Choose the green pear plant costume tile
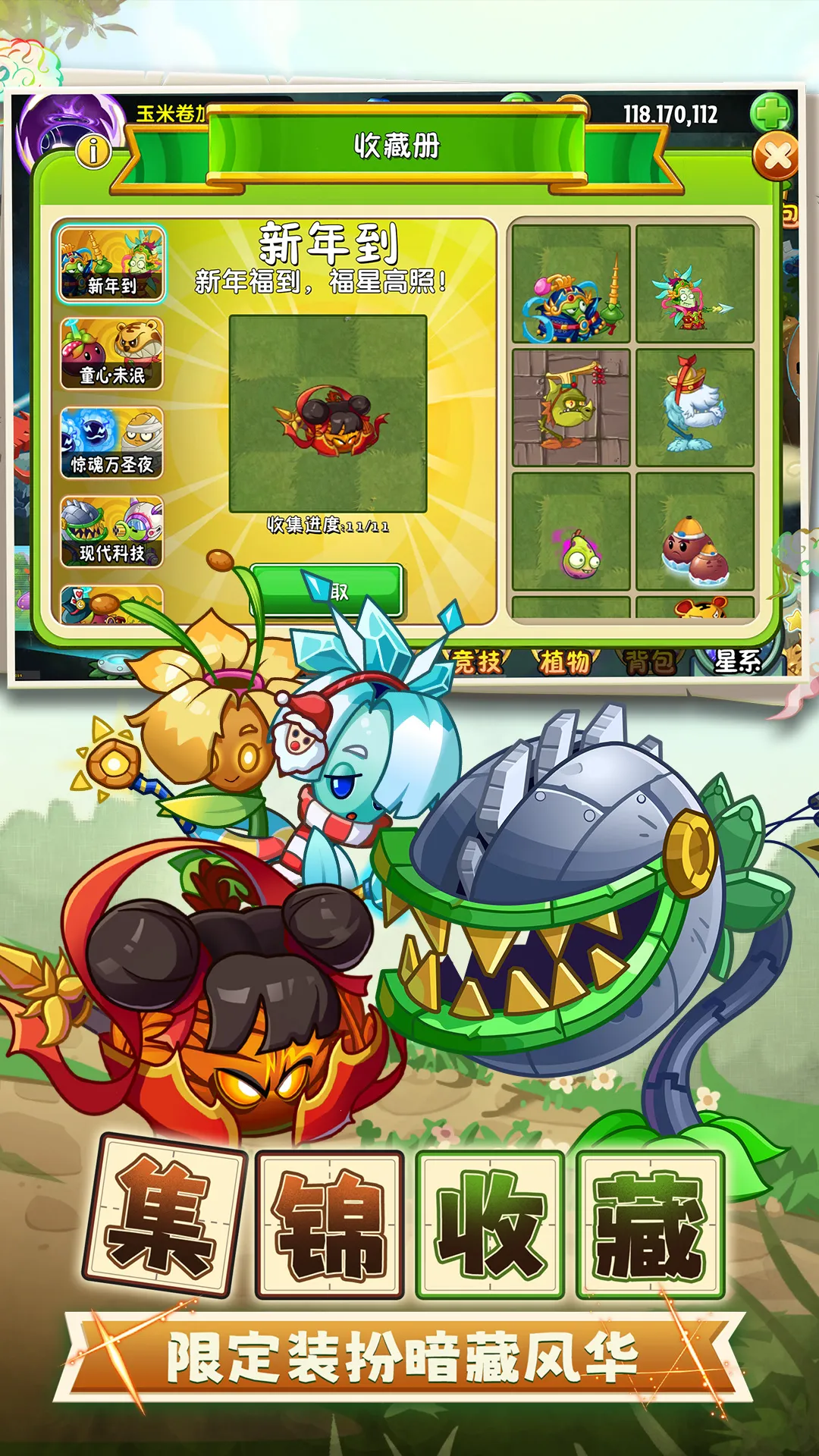The height and width of the screenshot is (1456, 819). tap(571, 532)
